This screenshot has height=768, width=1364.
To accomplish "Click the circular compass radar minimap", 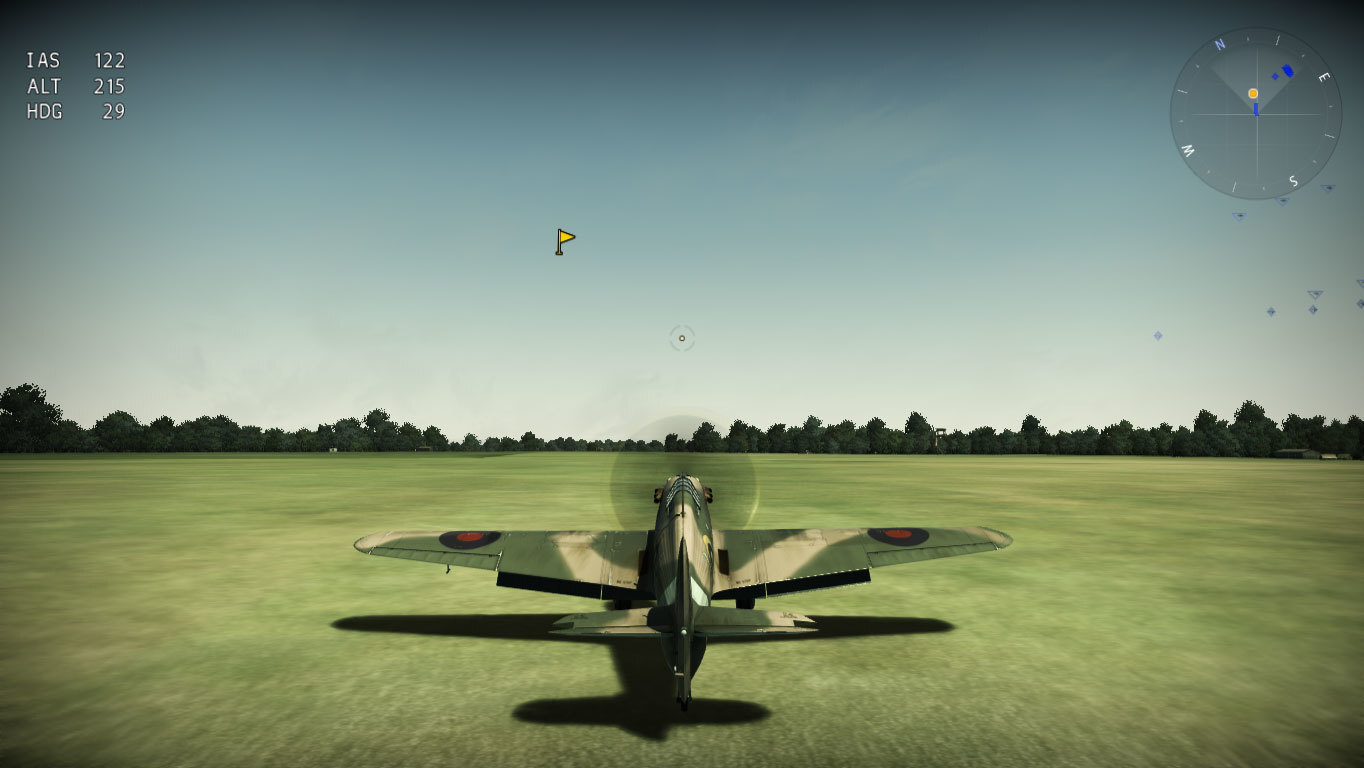I will point(1255,114).
